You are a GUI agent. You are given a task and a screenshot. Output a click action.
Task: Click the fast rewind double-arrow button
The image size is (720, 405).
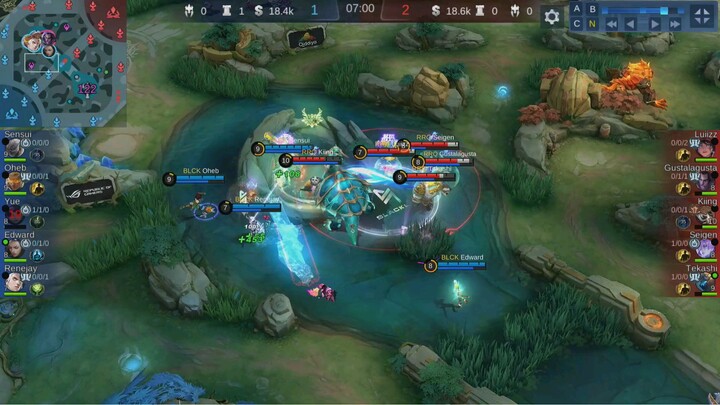click(x=612, y=24)
